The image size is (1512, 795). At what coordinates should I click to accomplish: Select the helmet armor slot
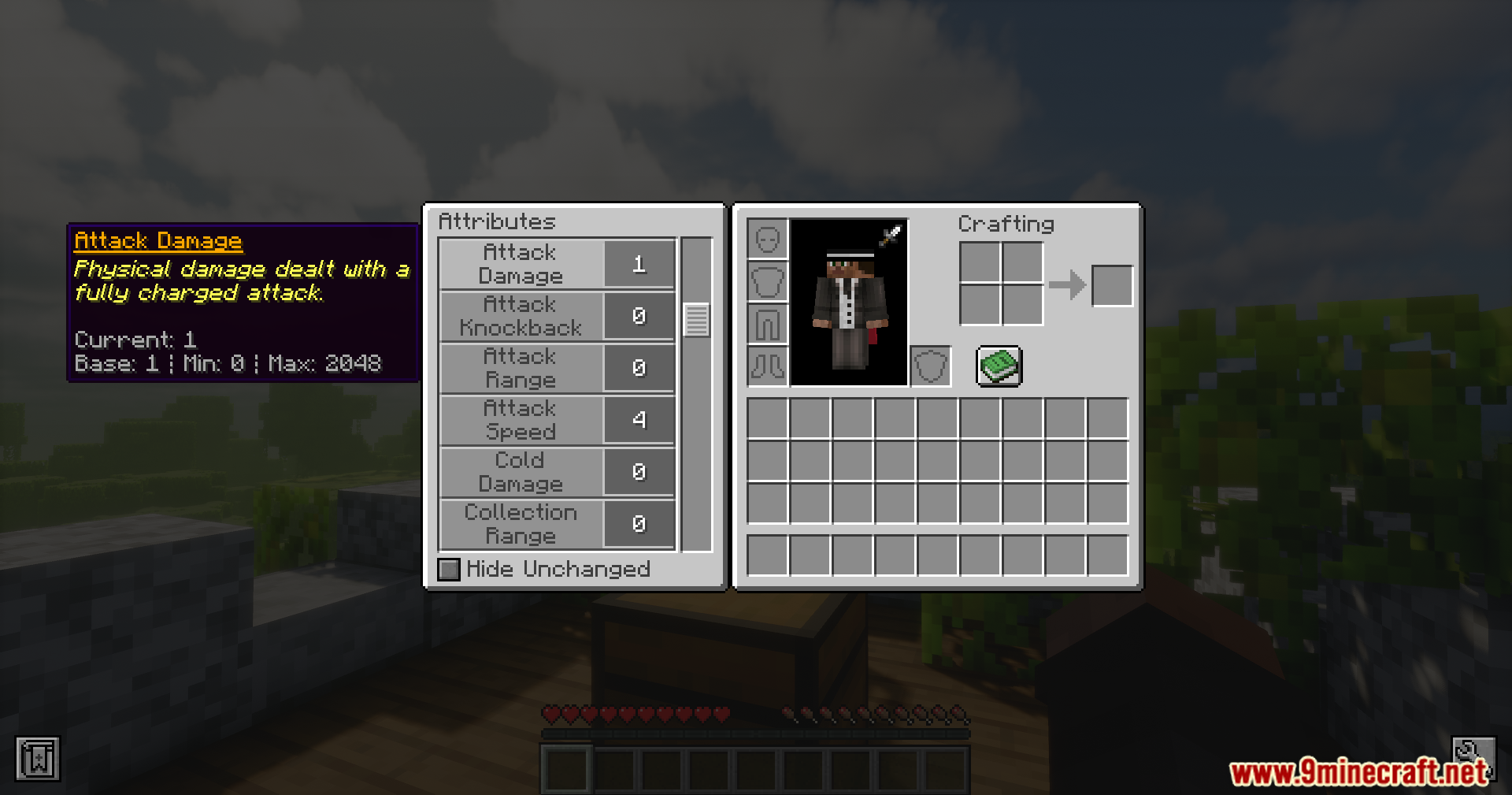click(x=767, y=240)
